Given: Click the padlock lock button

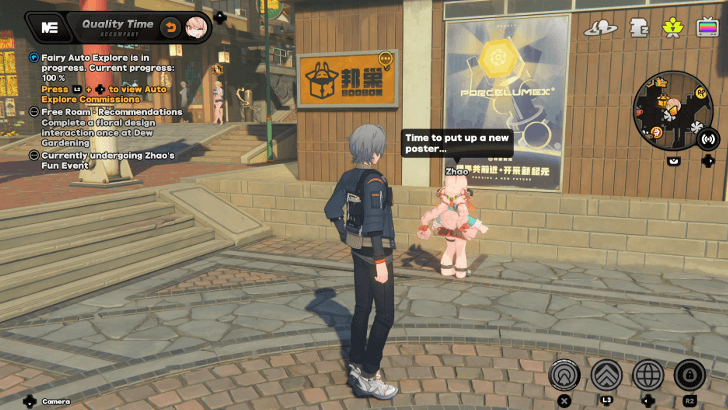Looking at the screenshot, I should pyautogui.click(x=690, y=376).
